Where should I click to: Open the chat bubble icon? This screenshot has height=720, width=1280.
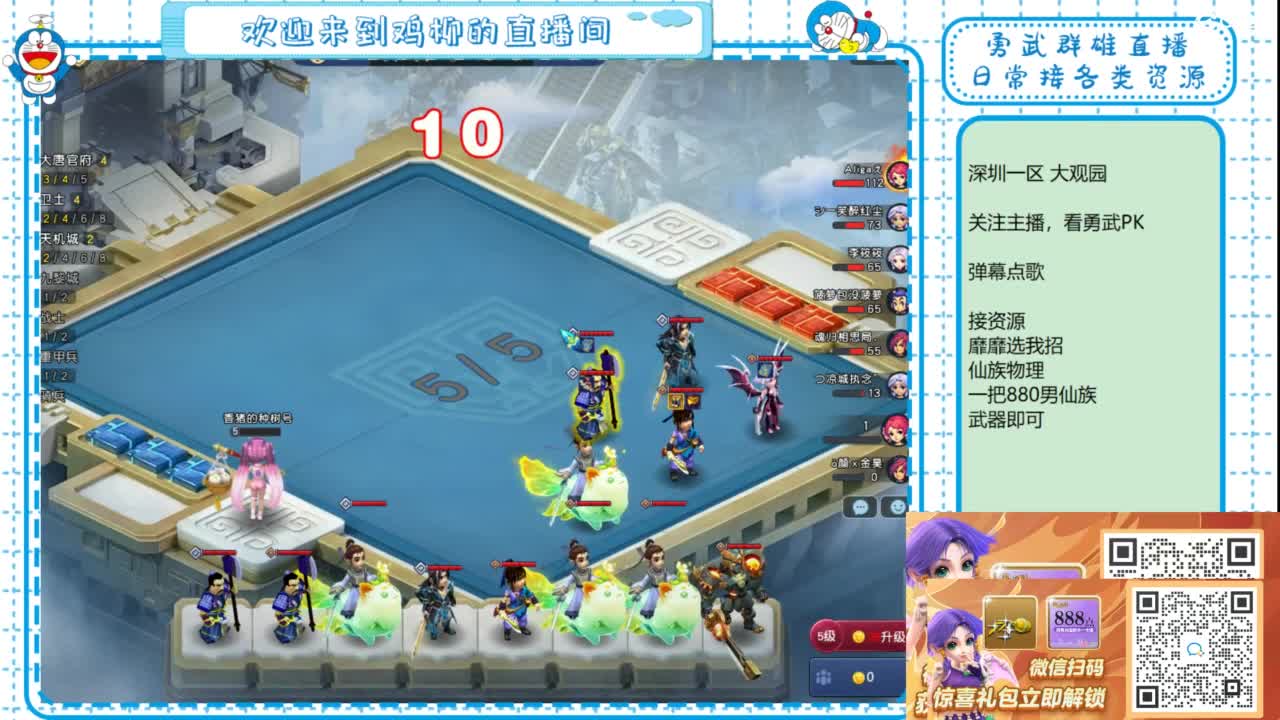click(x=860, y=507)
